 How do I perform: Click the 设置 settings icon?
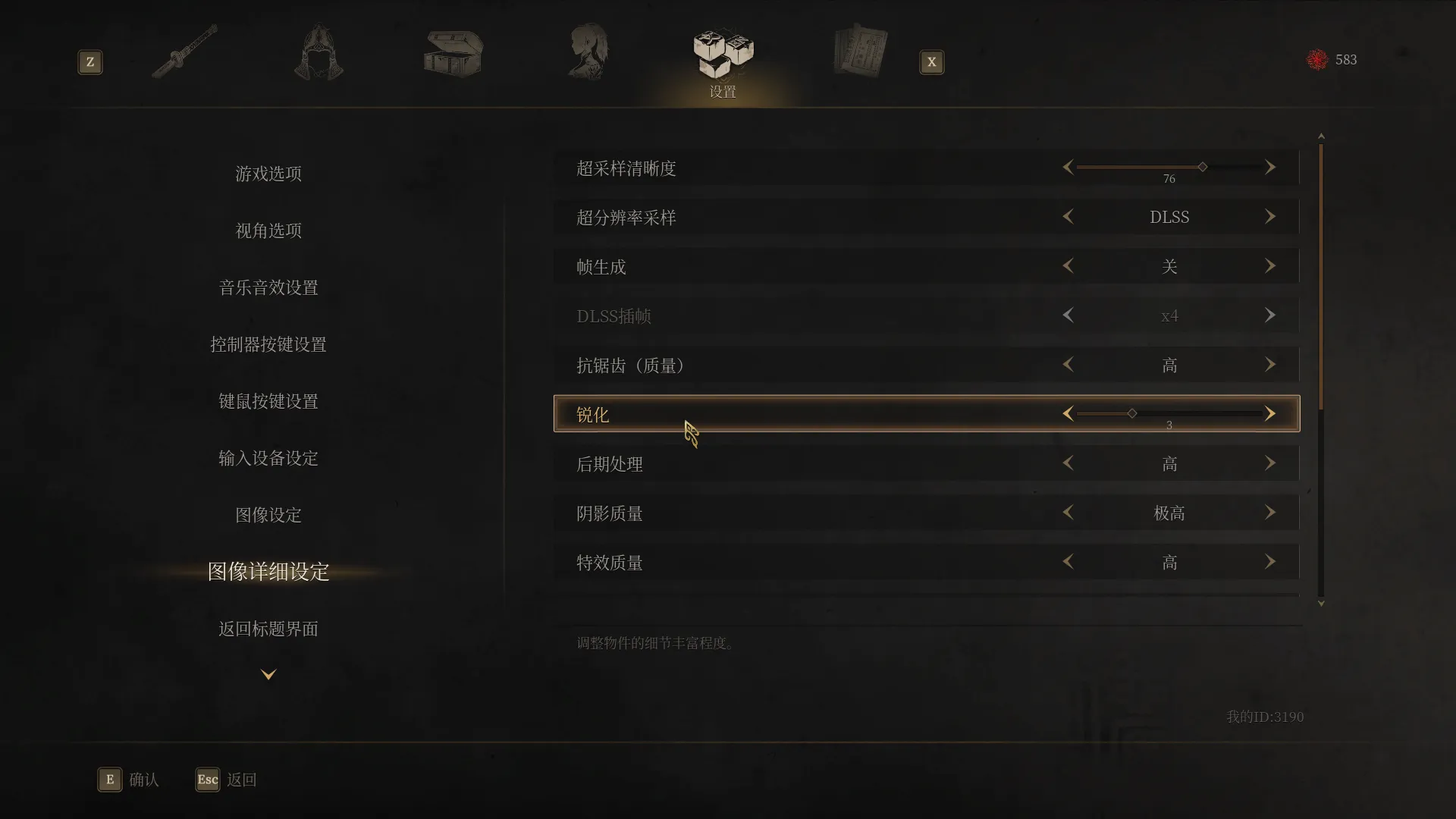(x=720, y=51)
